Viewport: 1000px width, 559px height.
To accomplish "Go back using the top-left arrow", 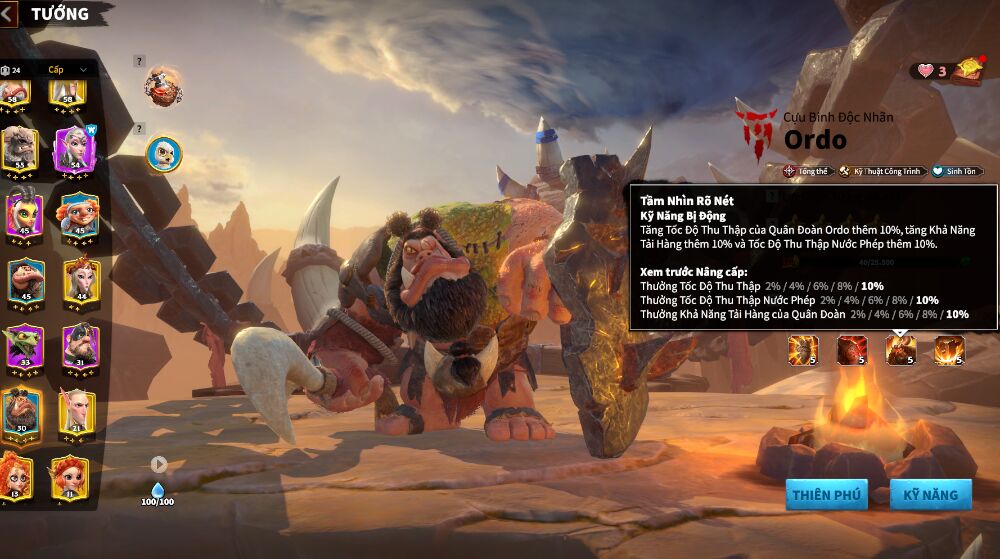I will pyautogui.click(x=9, y=14).
